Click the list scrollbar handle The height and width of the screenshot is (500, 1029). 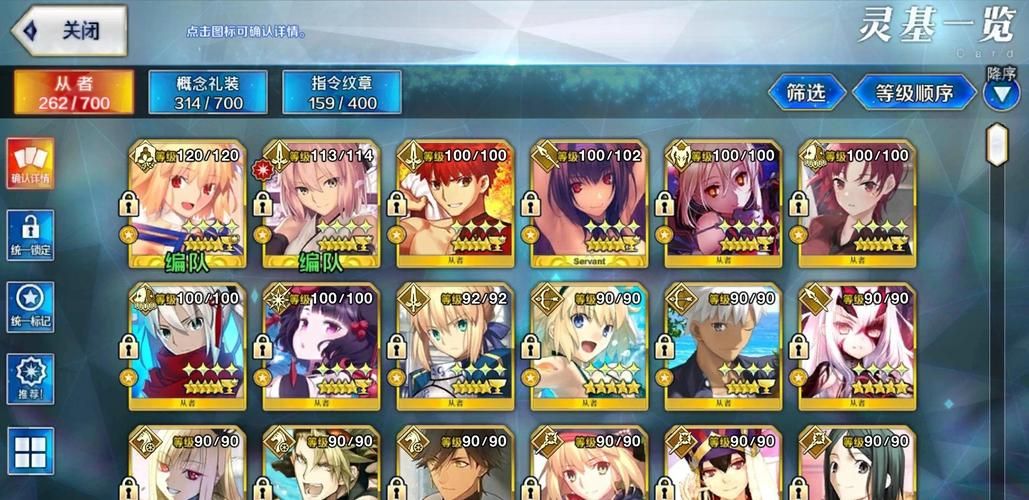pos(996,146)
